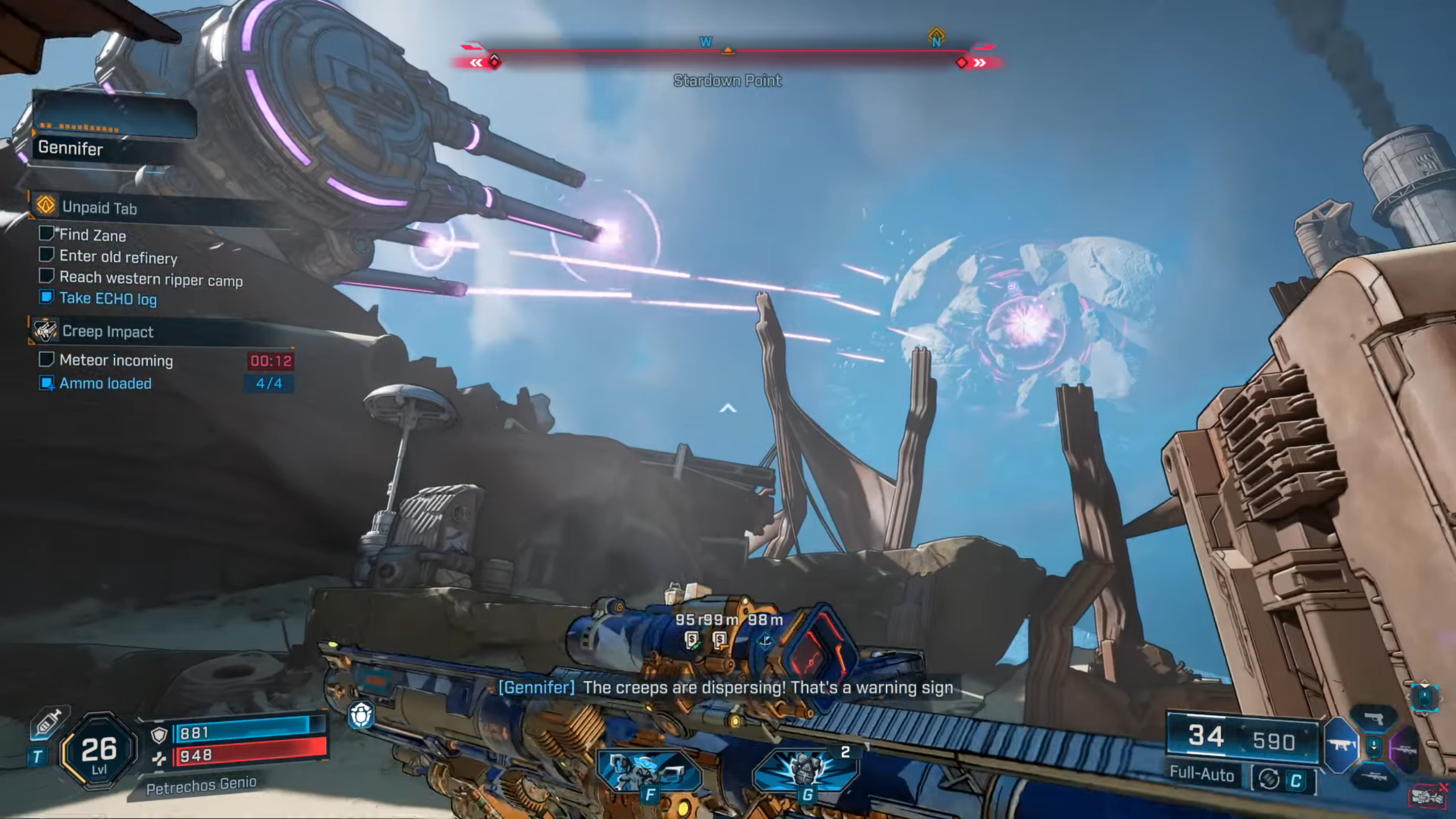Select the Unpaid Tab quest header
Image resolution: width=1456 pixels, height=819 pixels.
pos(100,208)
